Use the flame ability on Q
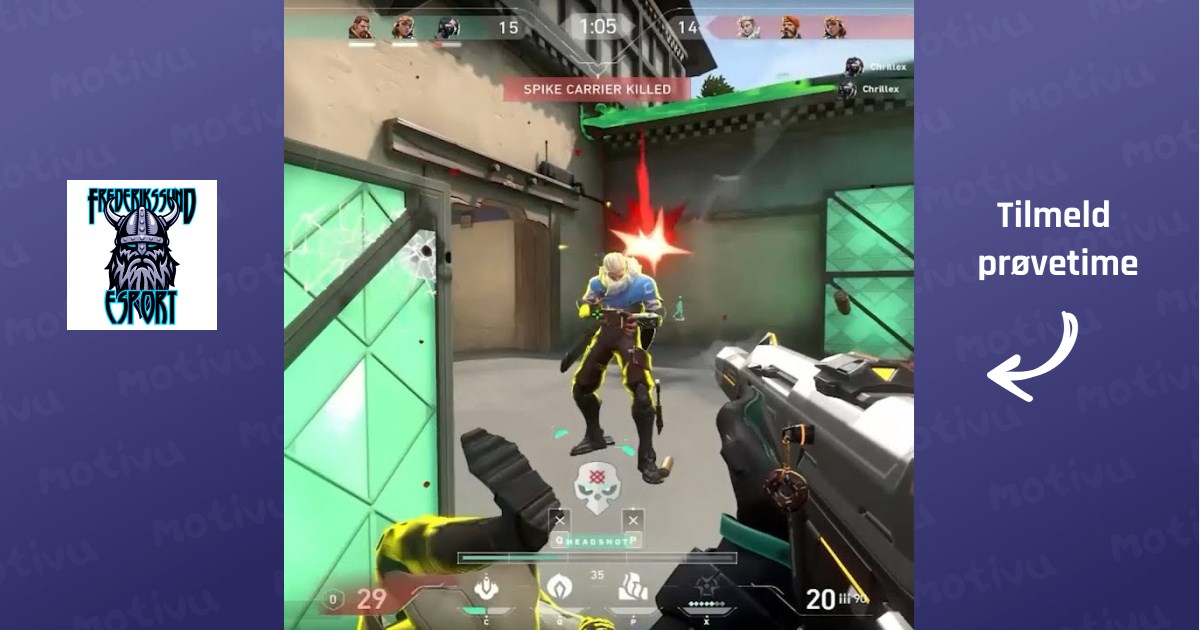 558,589
